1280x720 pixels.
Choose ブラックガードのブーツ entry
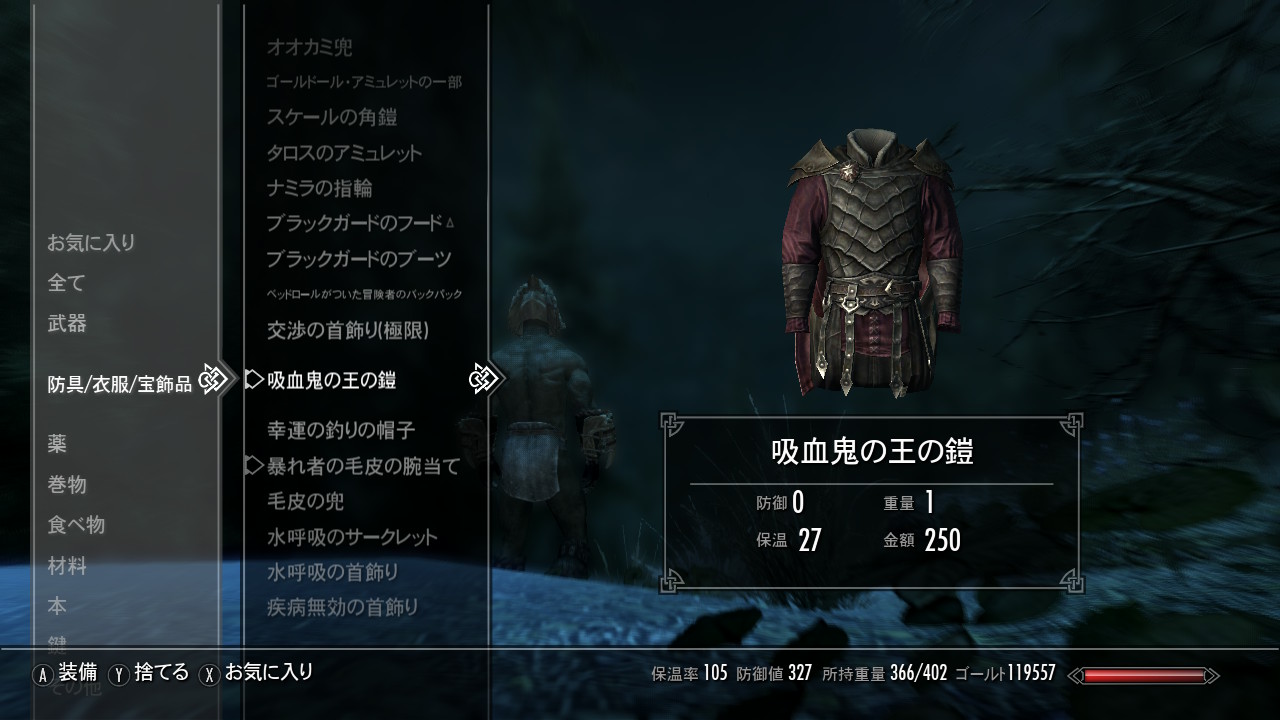358,259
